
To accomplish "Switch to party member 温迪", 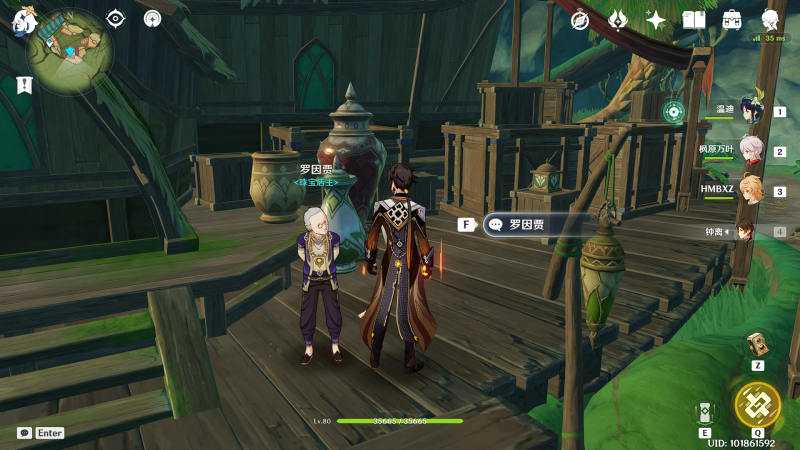I will click(x=749, y=111).
